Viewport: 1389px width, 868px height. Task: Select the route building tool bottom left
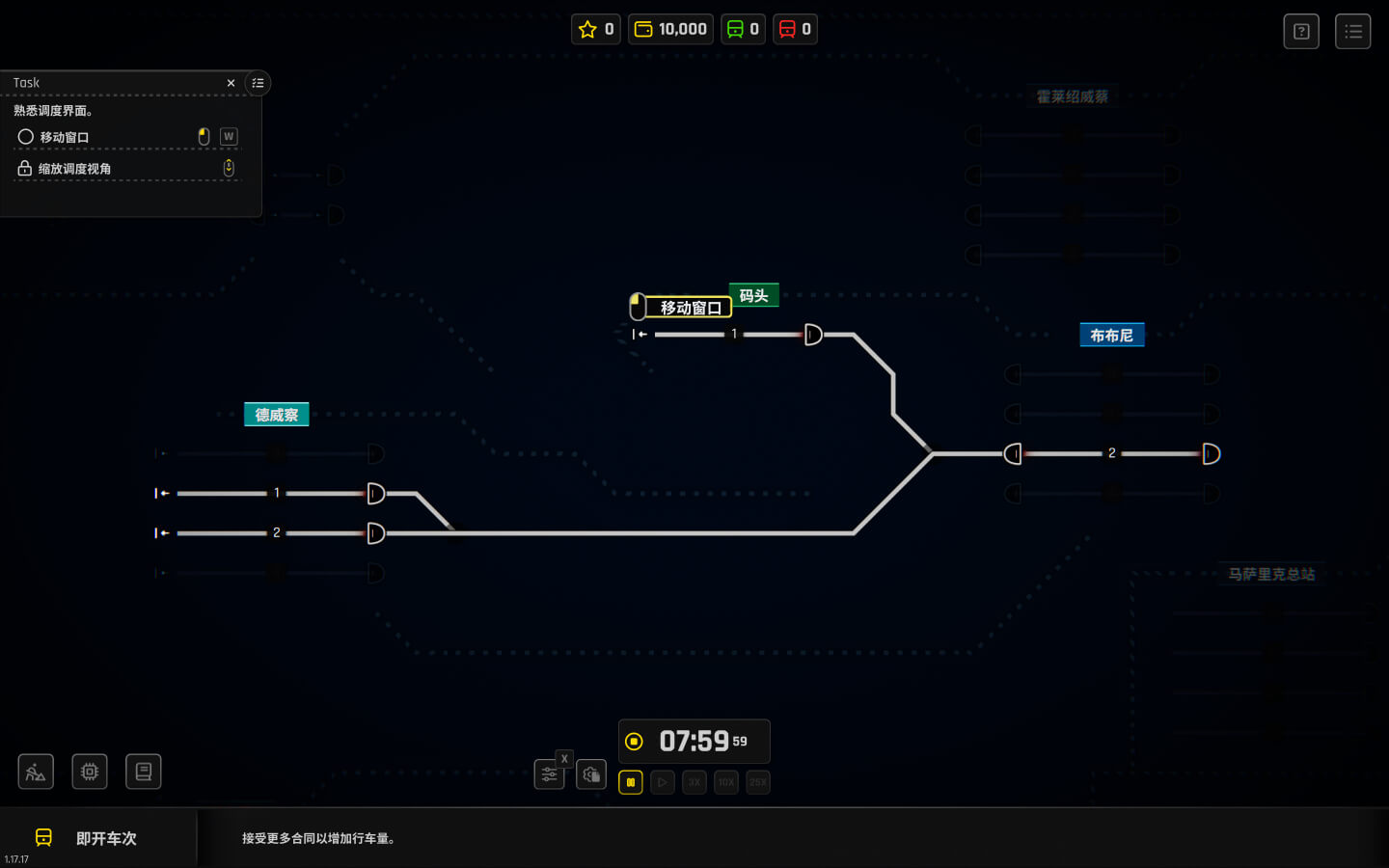(x=36, y=772)
